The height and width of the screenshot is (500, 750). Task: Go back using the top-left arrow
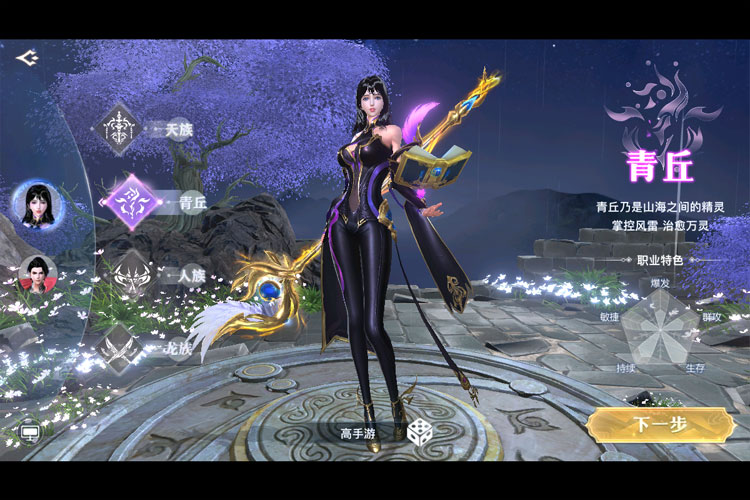tap(26, 58)
